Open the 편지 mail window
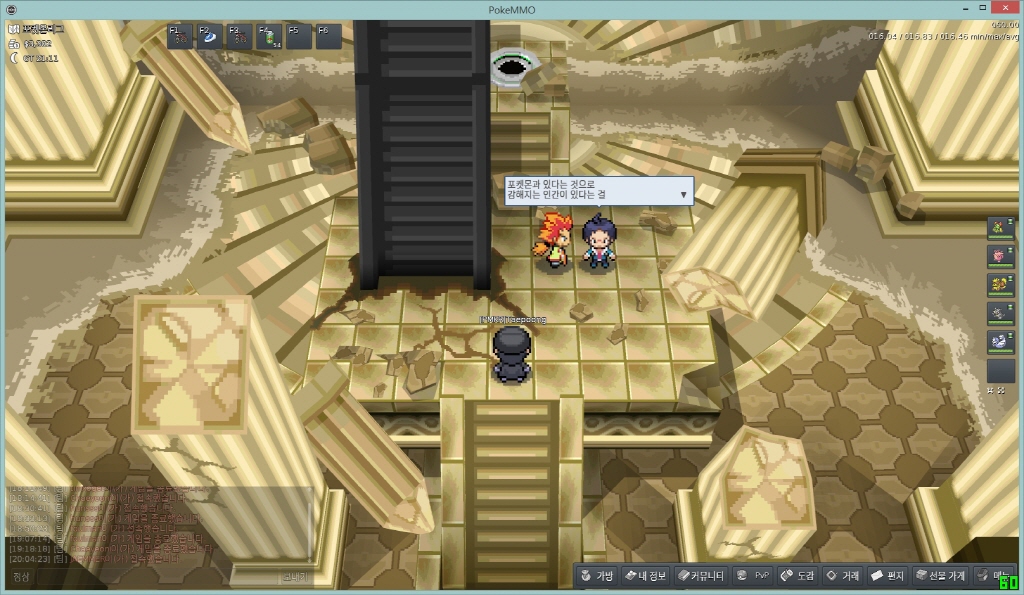The width and height of the screenshot is (1024, 595). (x=887, y=576)
